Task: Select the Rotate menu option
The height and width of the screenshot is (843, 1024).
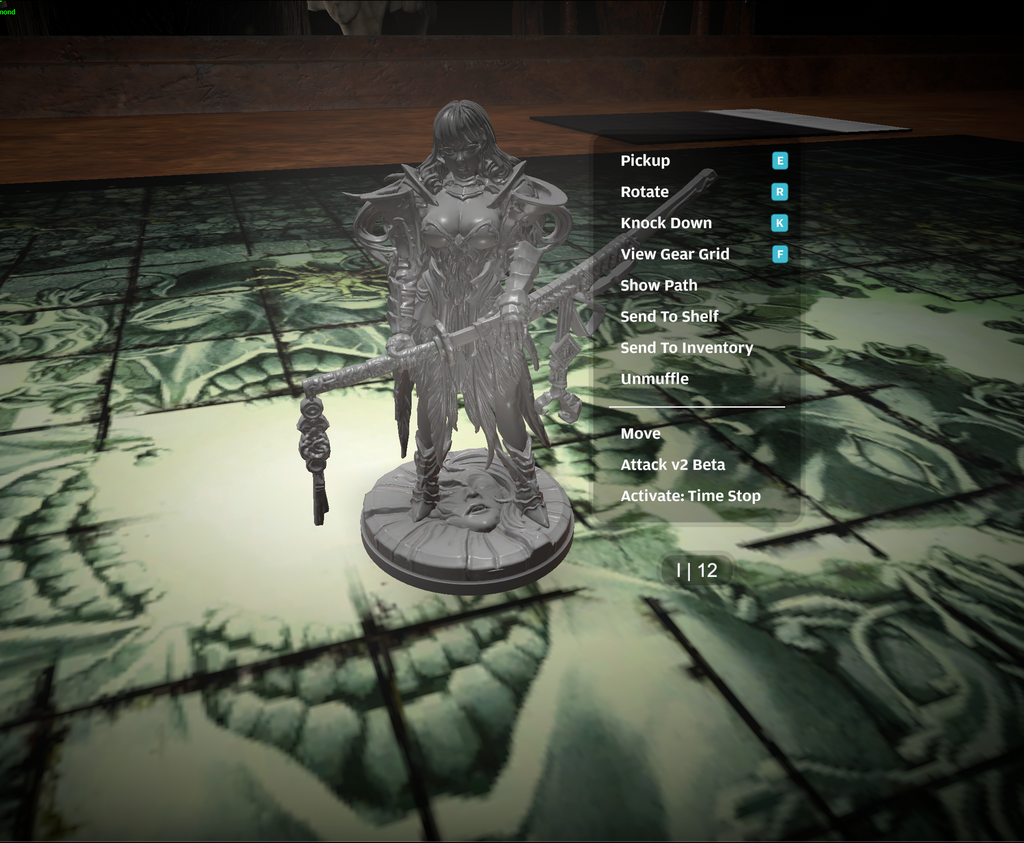Action: (x=644, y=192)
